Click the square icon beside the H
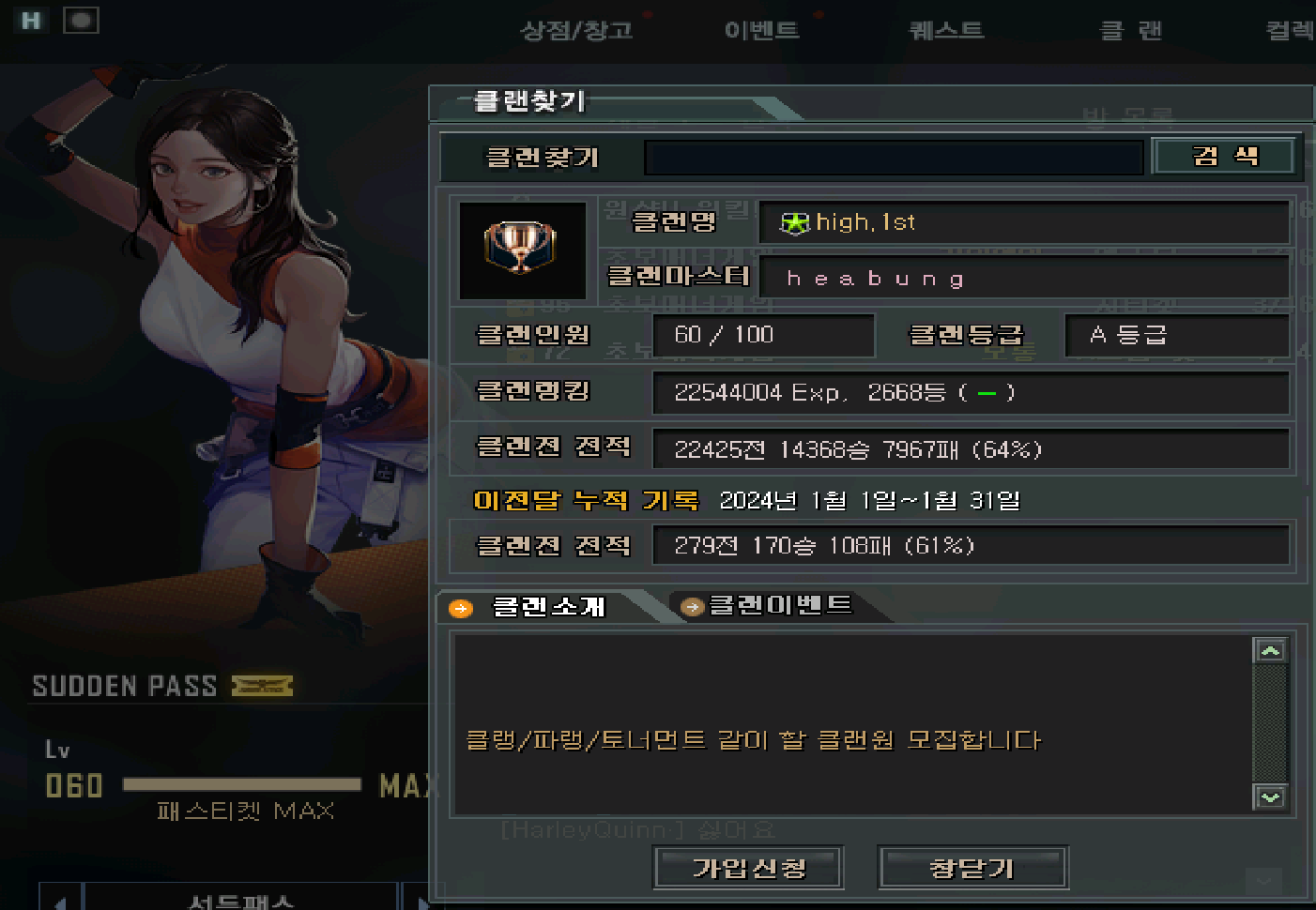 coord(81,21)
